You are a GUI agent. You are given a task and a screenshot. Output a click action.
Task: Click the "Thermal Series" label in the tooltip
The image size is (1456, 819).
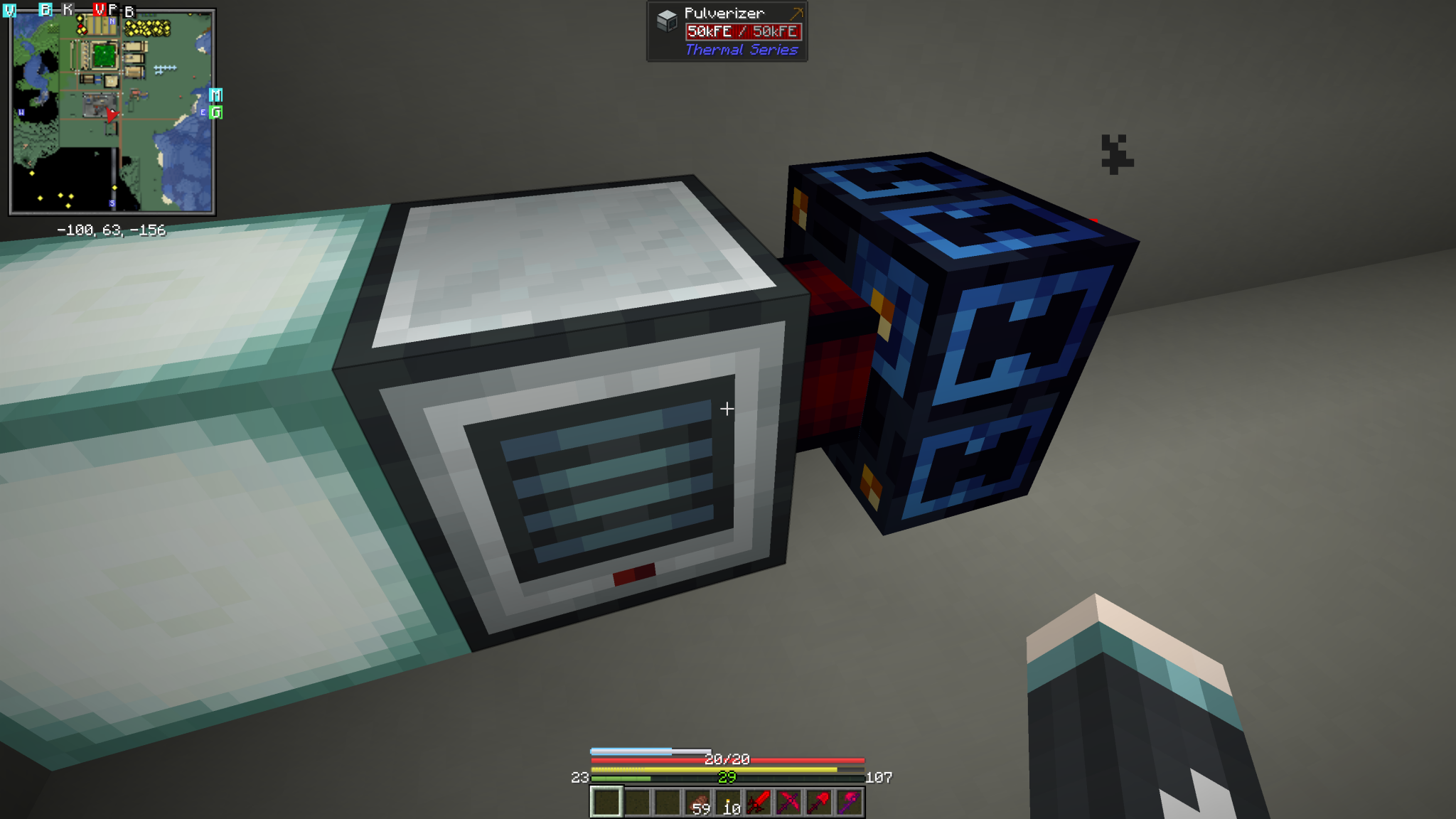pos(742,50)
